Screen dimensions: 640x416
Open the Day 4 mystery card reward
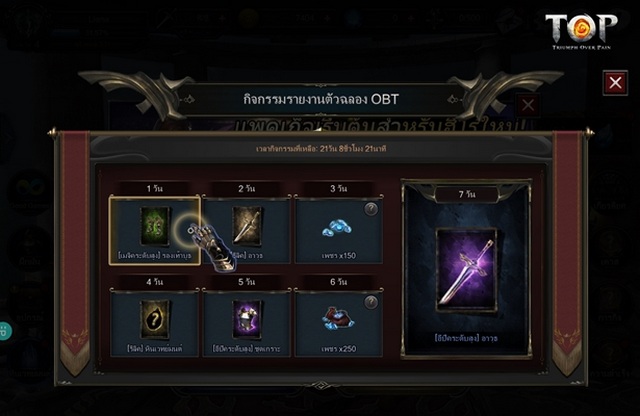(x=155, y=322)
